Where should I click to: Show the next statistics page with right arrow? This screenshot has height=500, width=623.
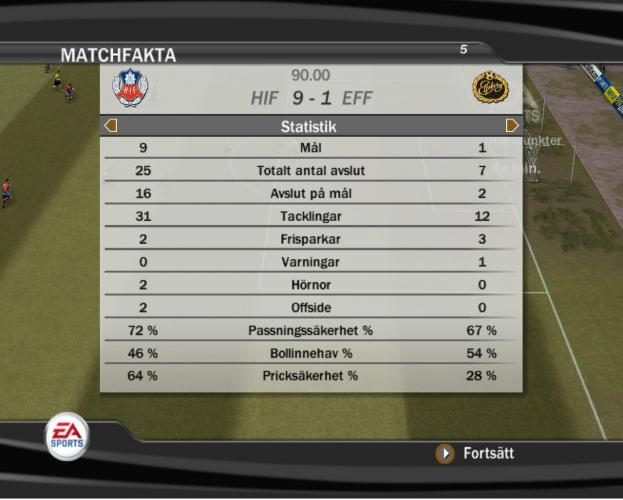(x=512, y=126)
